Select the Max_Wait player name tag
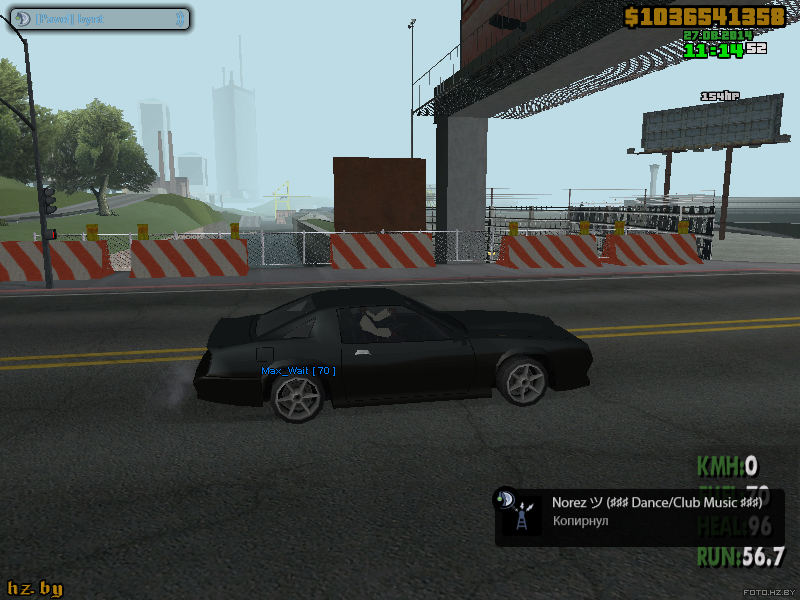This screenshot has height=600, width=800. (x=298, y=371)
